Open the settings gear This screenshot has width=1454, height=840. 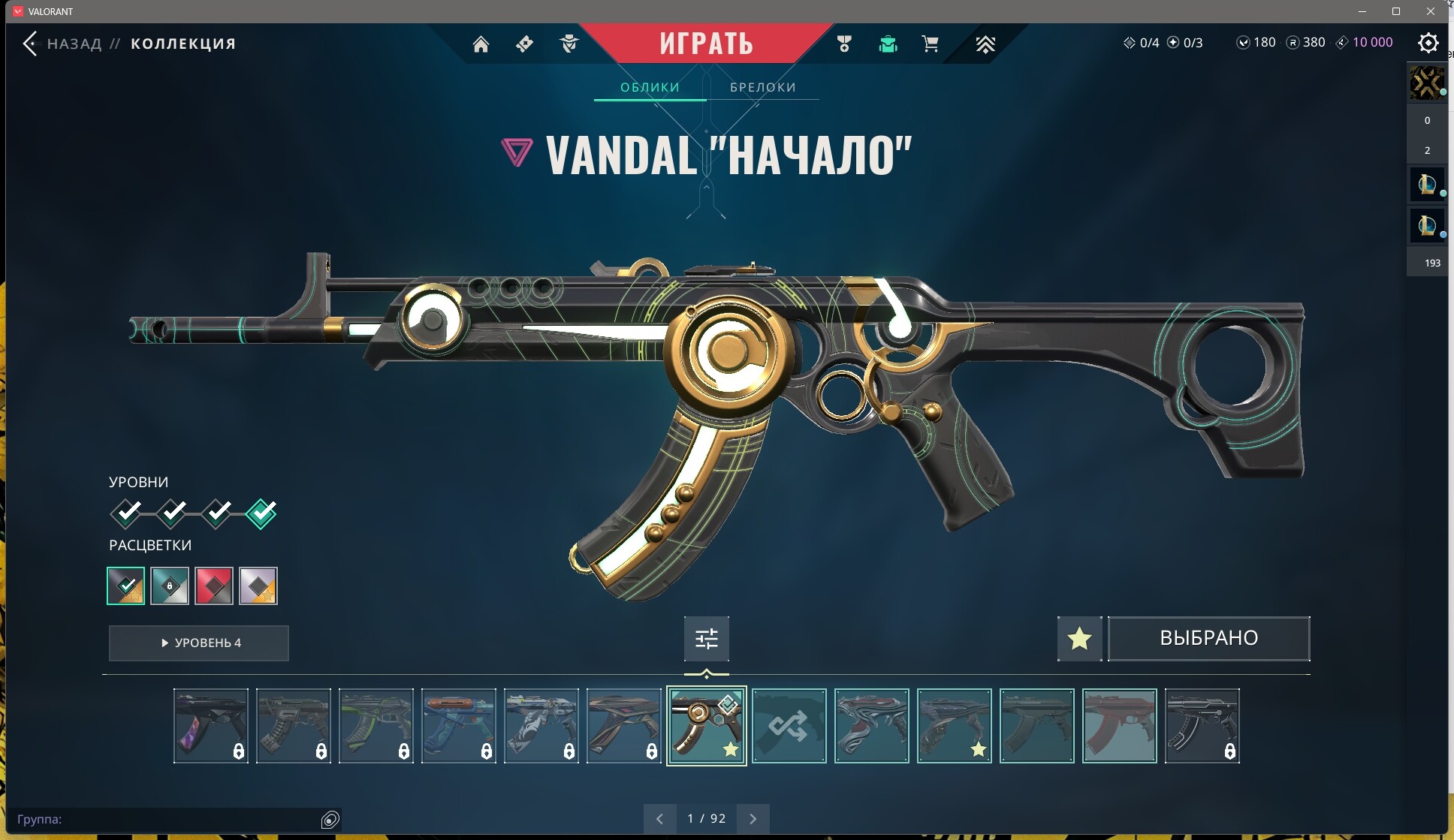(1429, 43)
